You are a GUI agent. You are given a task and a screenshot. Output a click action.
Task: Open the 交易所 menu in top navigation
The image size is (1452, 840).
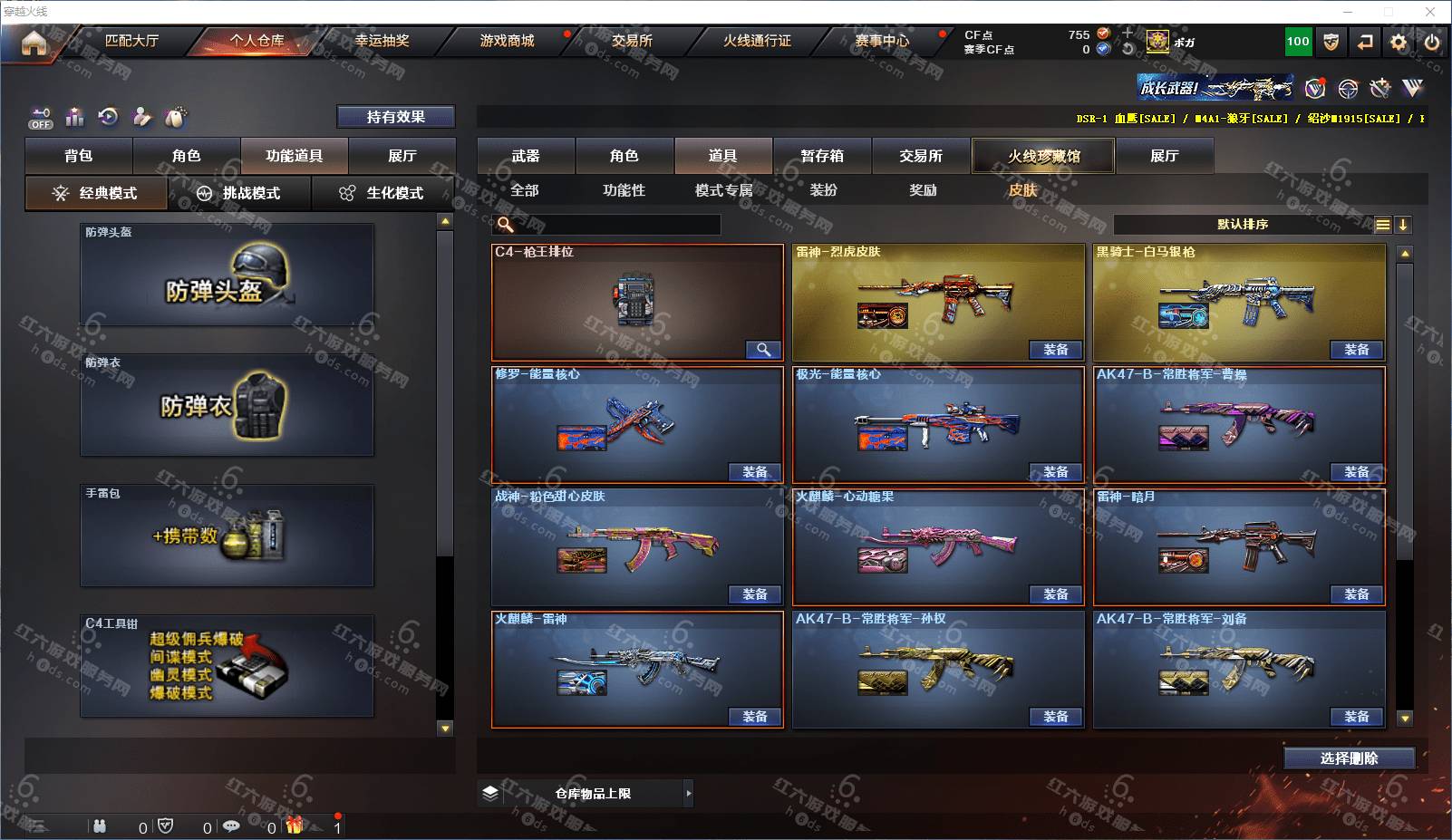pyautogui.click(x=632, y=41)
